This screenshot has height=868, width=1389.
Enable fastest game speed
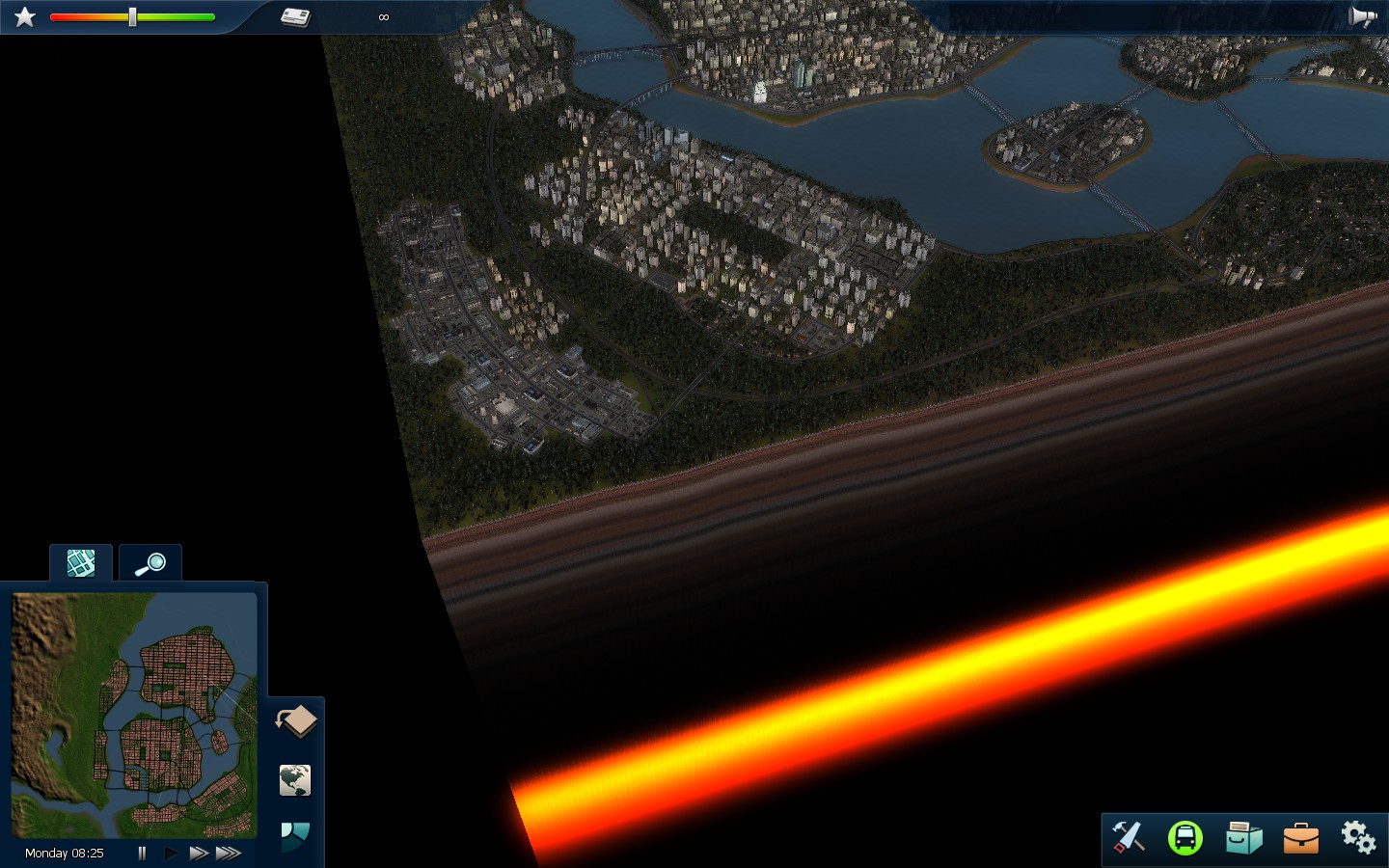coord(229,853)
